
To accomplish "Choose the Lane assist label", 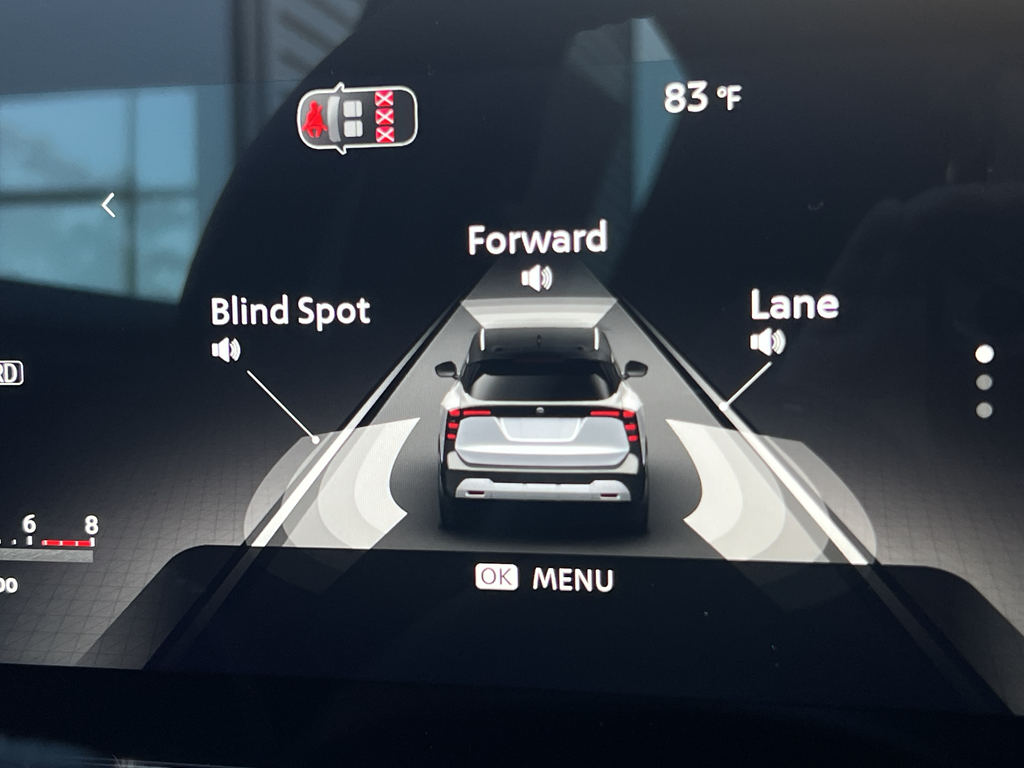I will [x=794, y=305].
